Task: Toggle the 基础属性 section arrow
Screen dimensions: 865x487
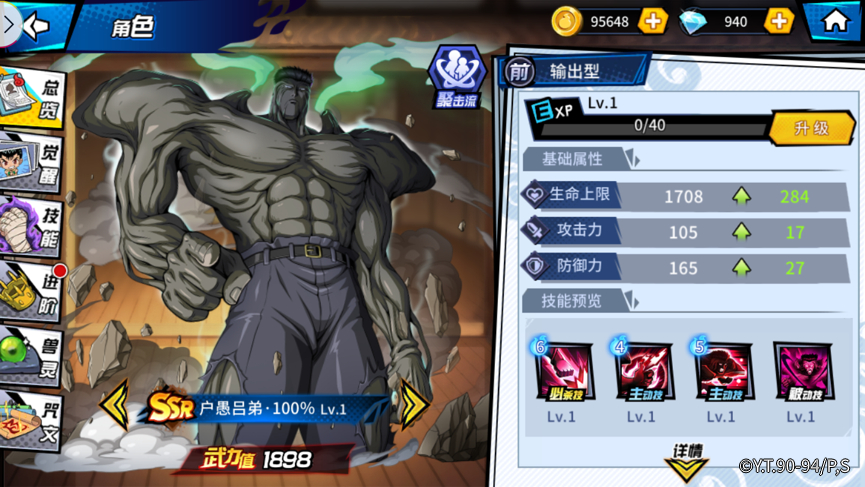Action: click(x=632, y=159)
